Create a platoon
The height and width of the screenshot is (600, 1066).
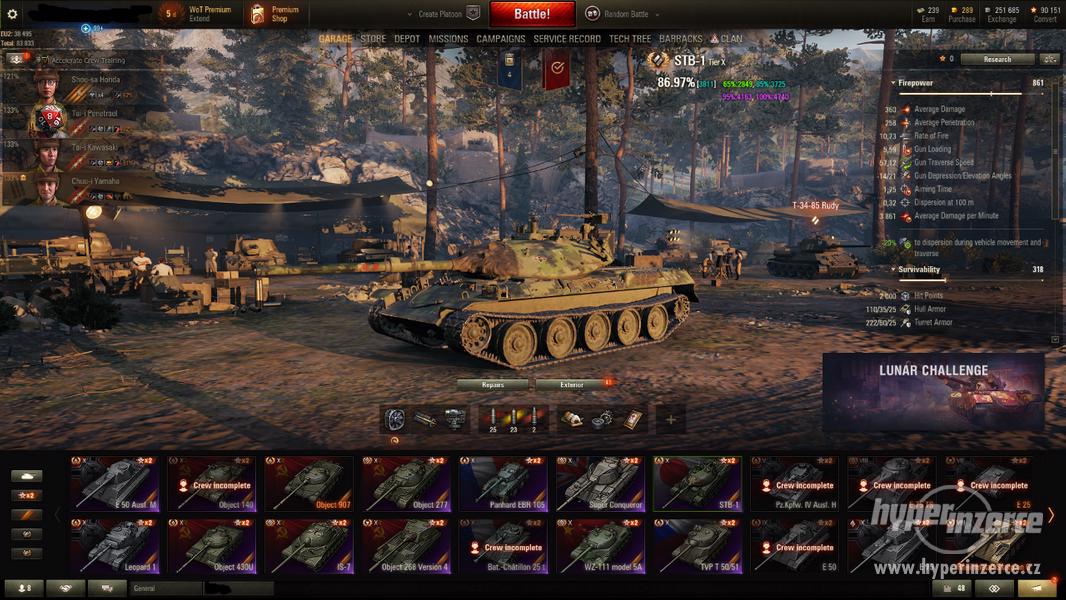pos(441,14)
